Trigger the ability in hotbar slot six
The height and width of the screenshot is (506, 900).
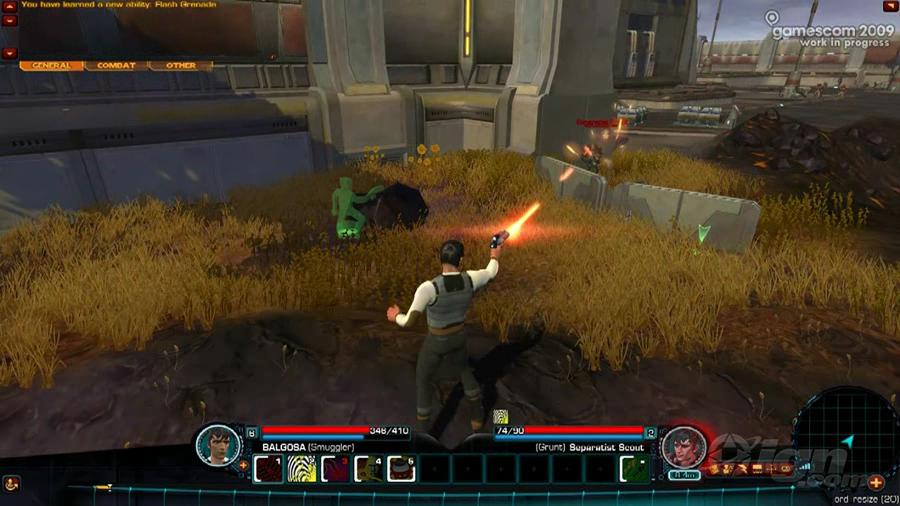coord(401,468)
